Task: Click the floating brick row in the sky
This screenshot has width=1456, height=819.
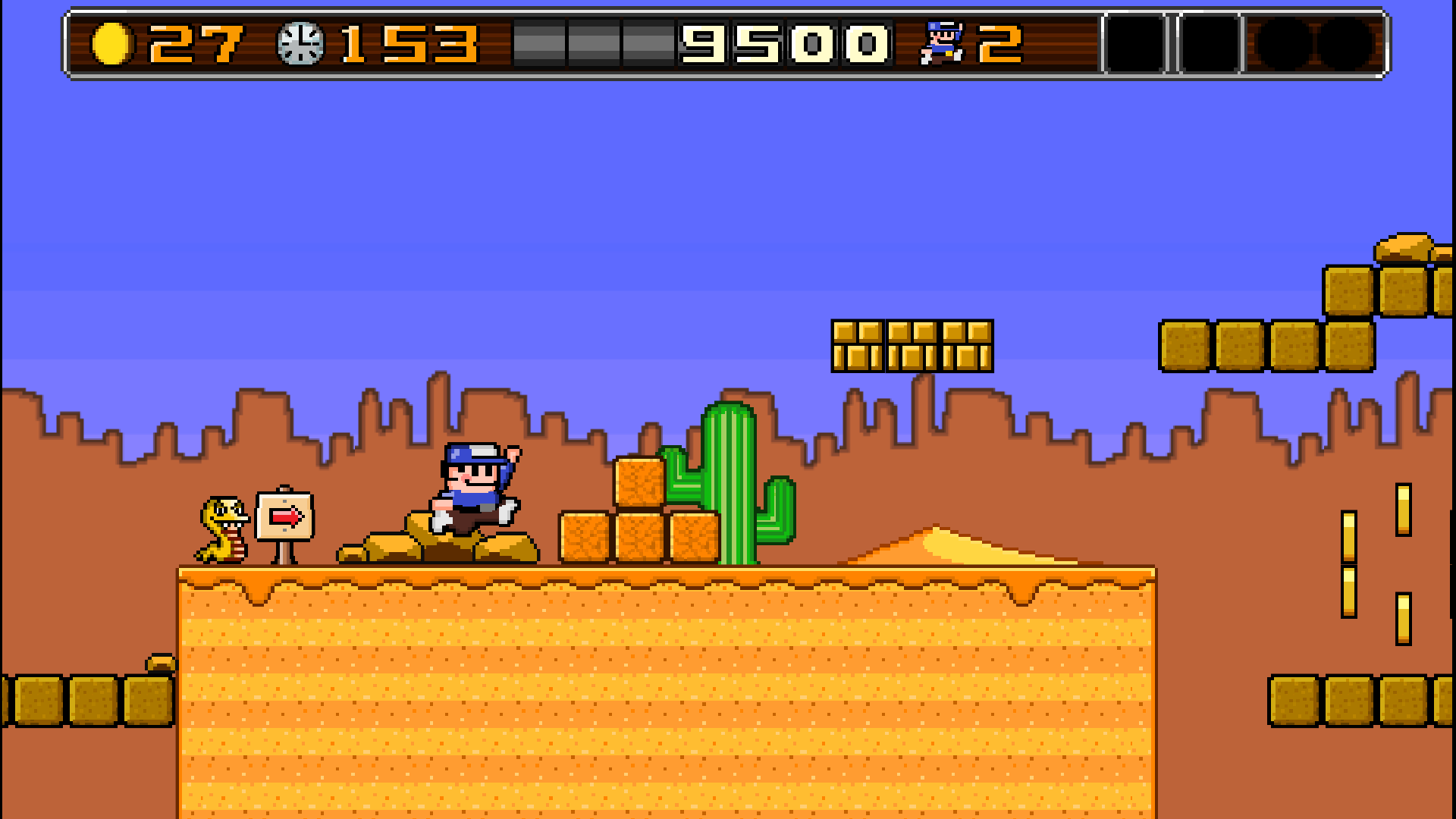Action: pos(914,345)
